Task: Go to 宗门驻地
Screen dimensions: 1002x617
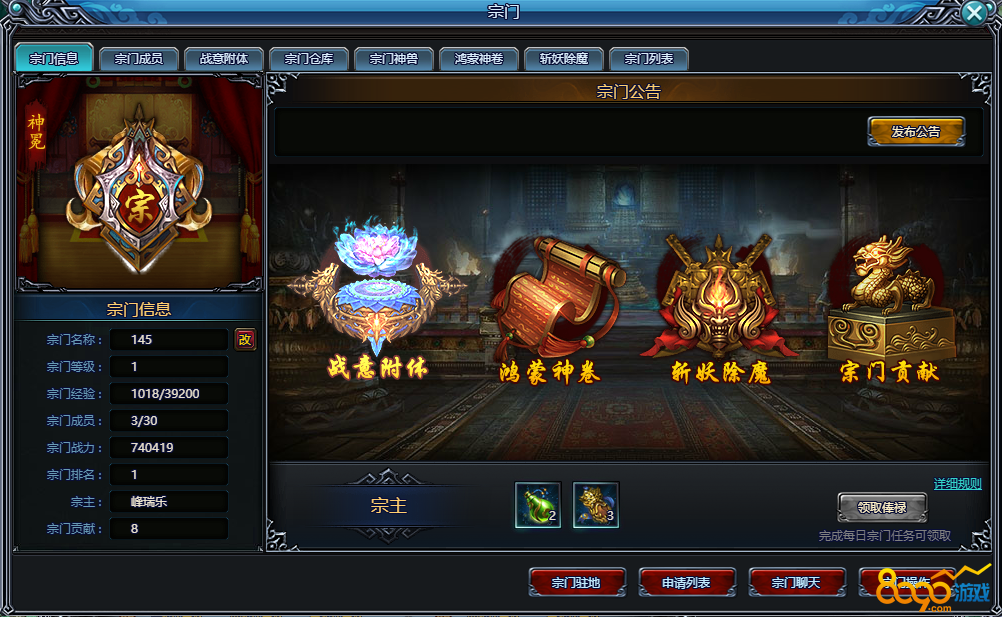Action: pos(576,582)
